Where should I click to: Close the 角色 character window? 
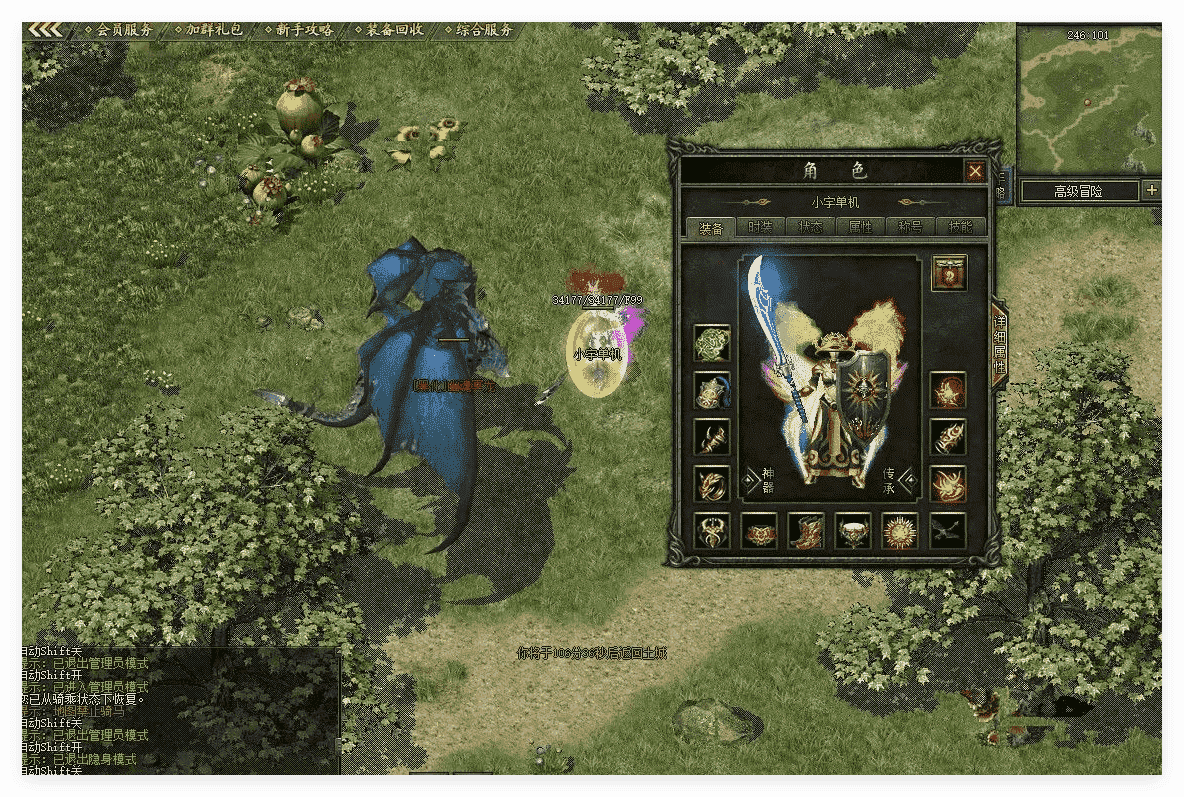tap(975, 172)
